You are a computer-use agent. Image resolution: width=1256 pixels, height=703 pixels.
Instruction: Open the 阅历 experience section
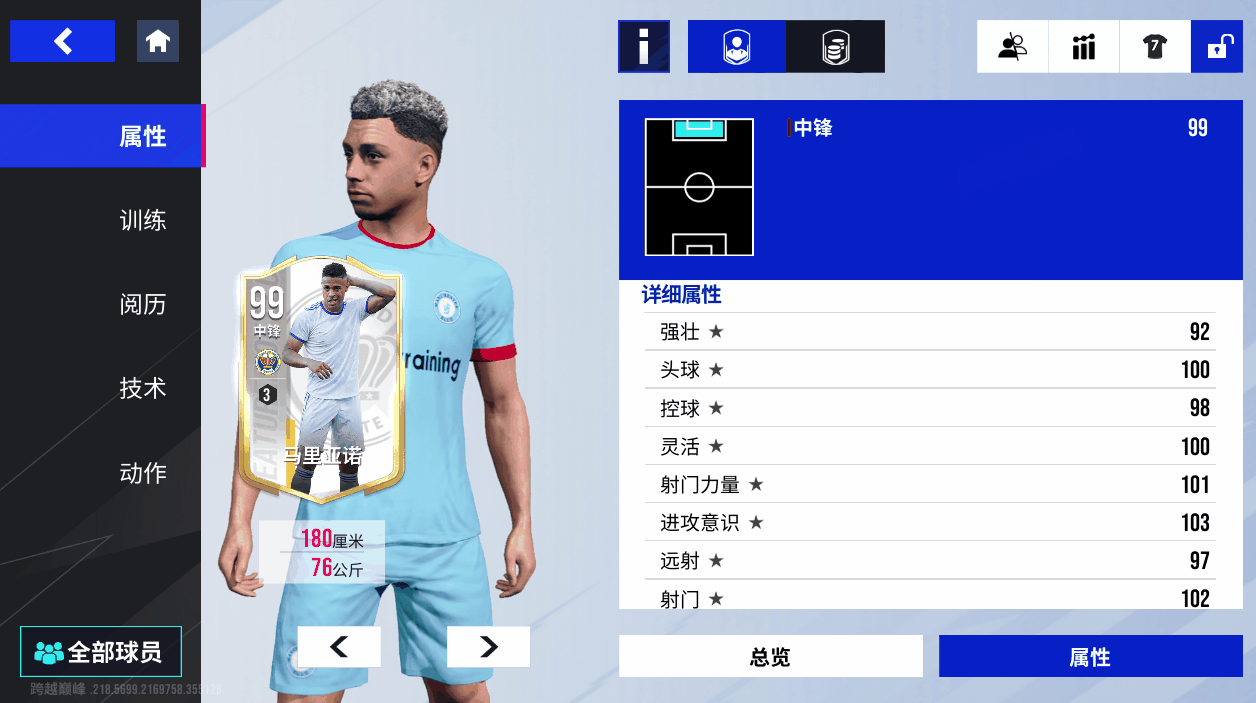[x=142, y=304]
